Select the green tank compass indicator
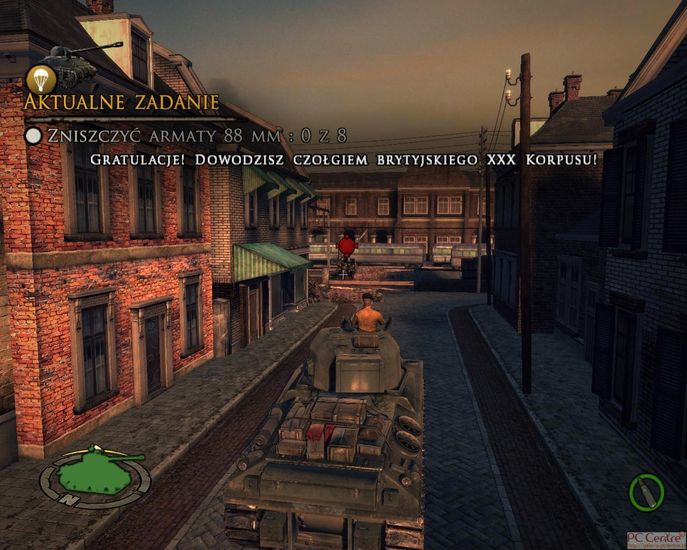The image size is (687, 550). 95,475
